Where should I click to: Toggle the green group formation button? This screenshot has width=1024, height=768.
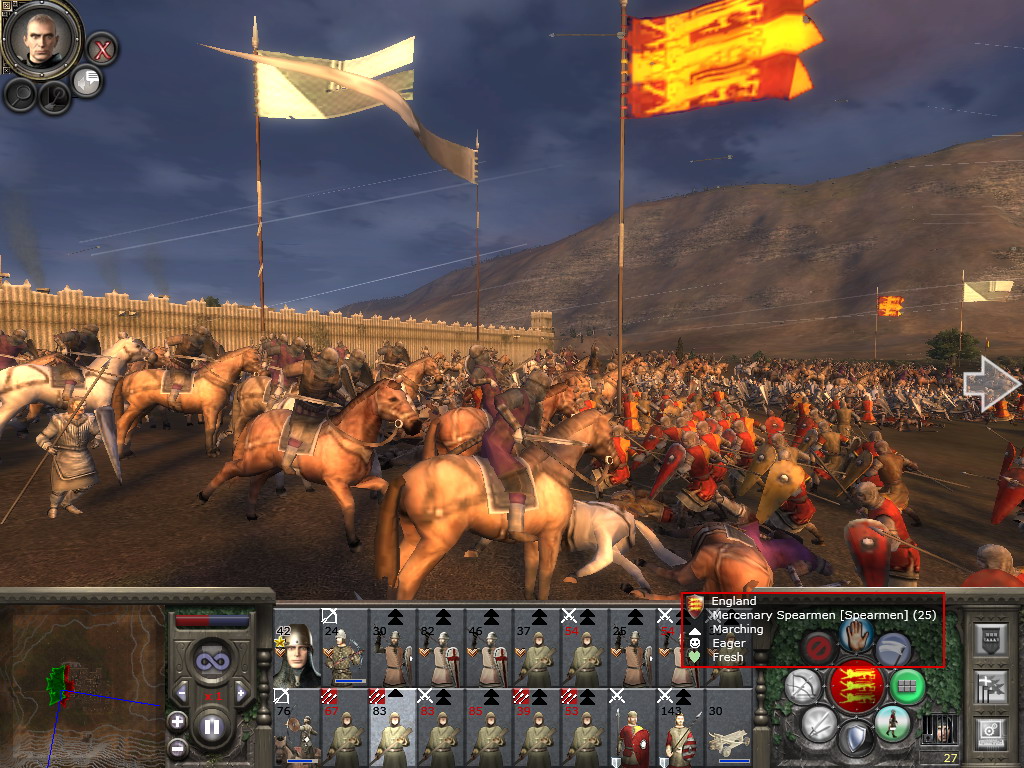click(907, 686)
